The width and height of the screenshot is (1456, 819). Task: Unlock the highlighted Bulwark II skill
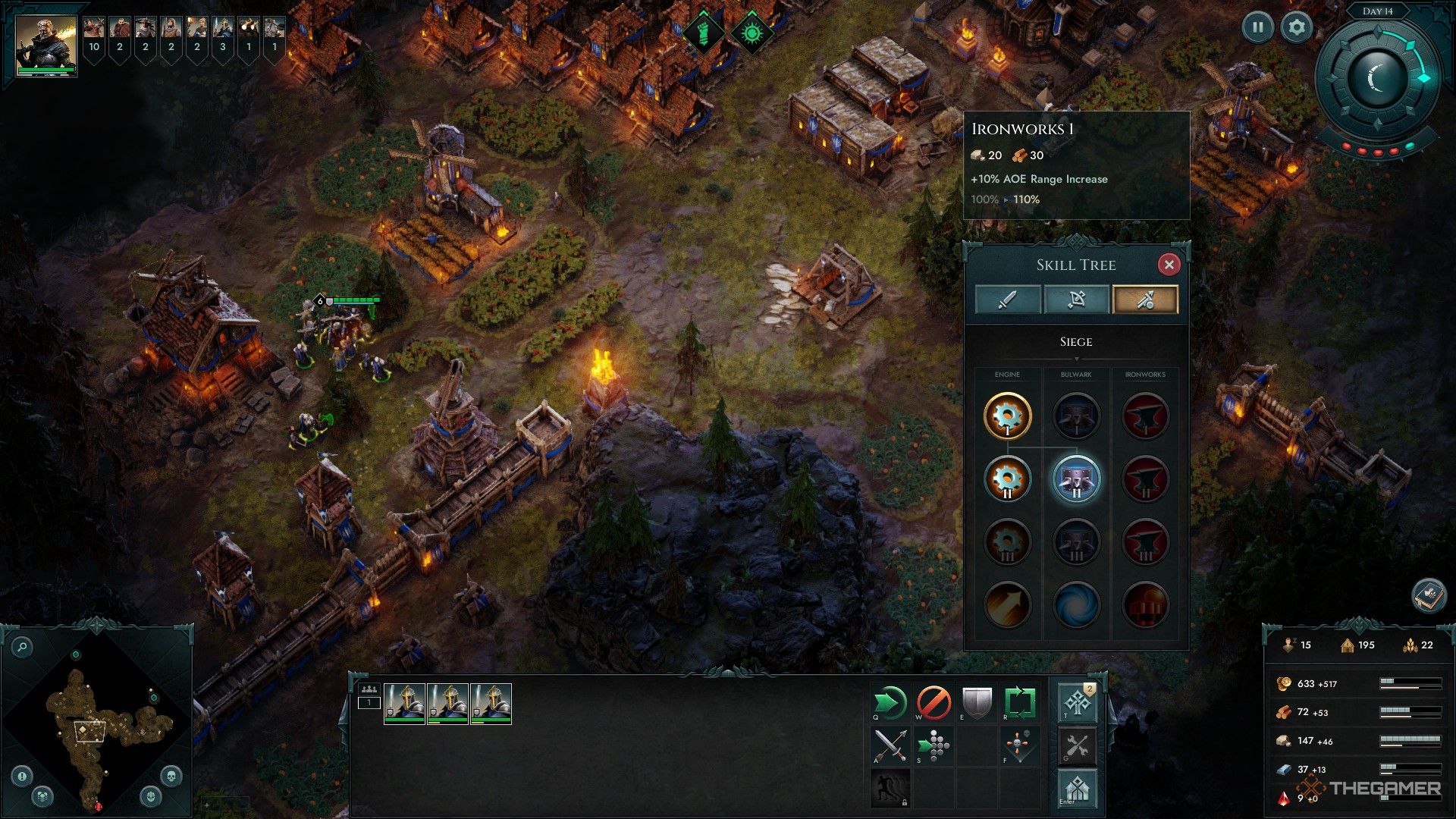click(1077, 479)
